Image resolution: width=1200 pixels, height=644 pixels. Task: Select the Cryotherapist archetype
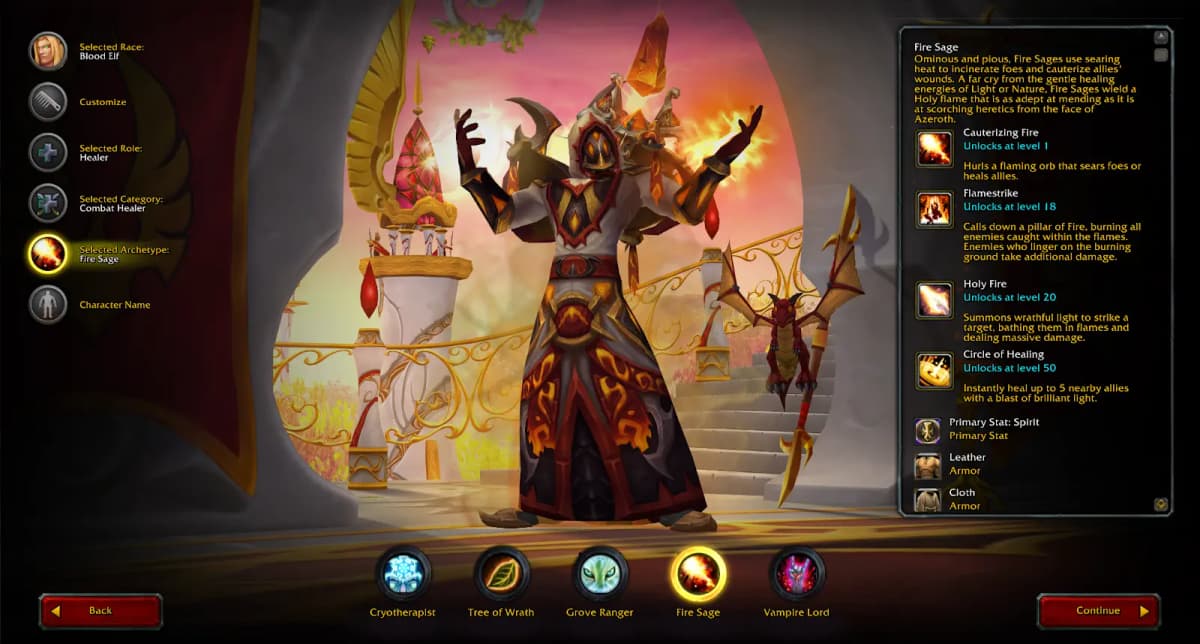click(x=403, y=574)
